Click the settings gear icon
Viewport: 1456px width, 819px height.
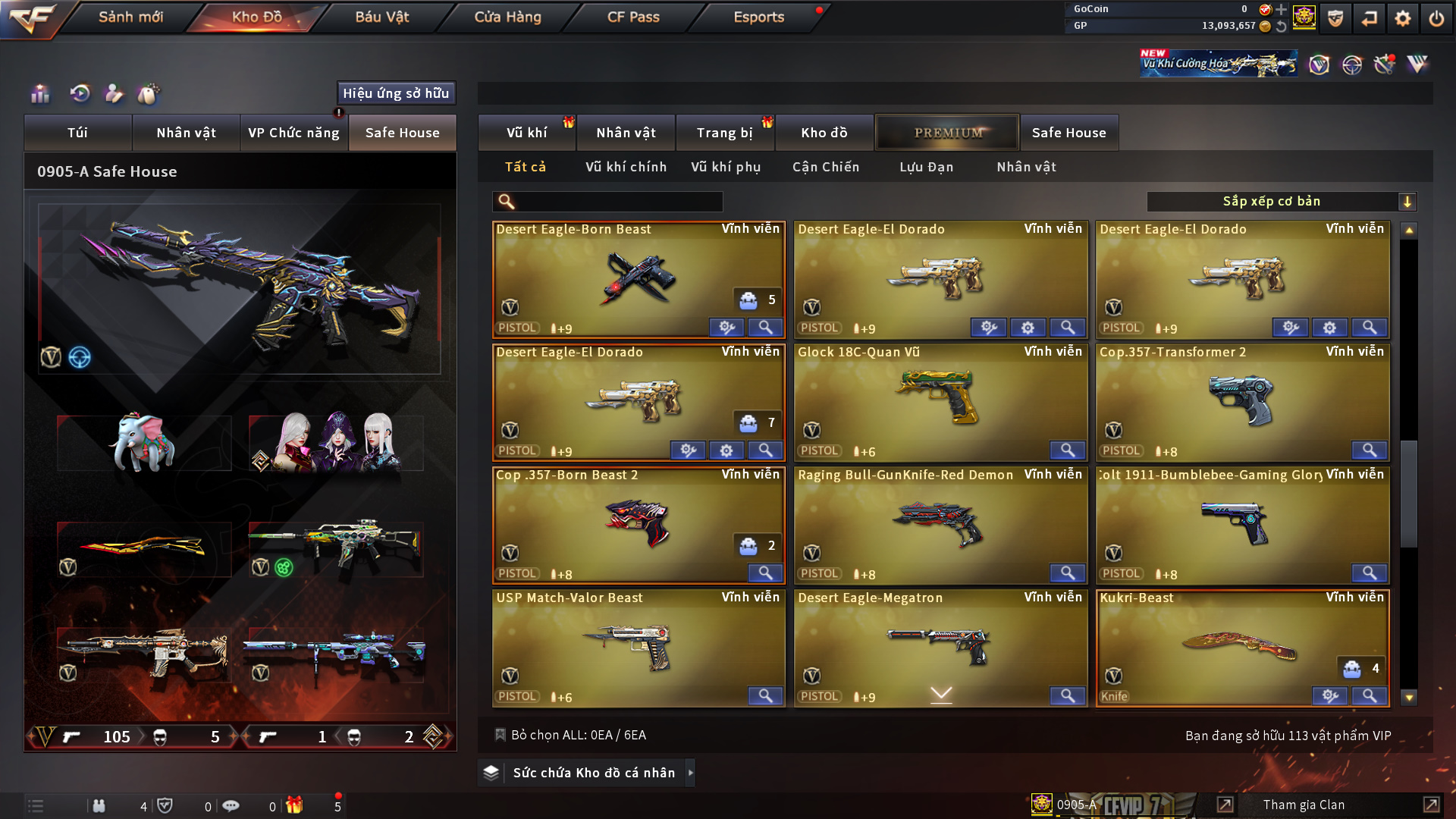point(1402,18)
